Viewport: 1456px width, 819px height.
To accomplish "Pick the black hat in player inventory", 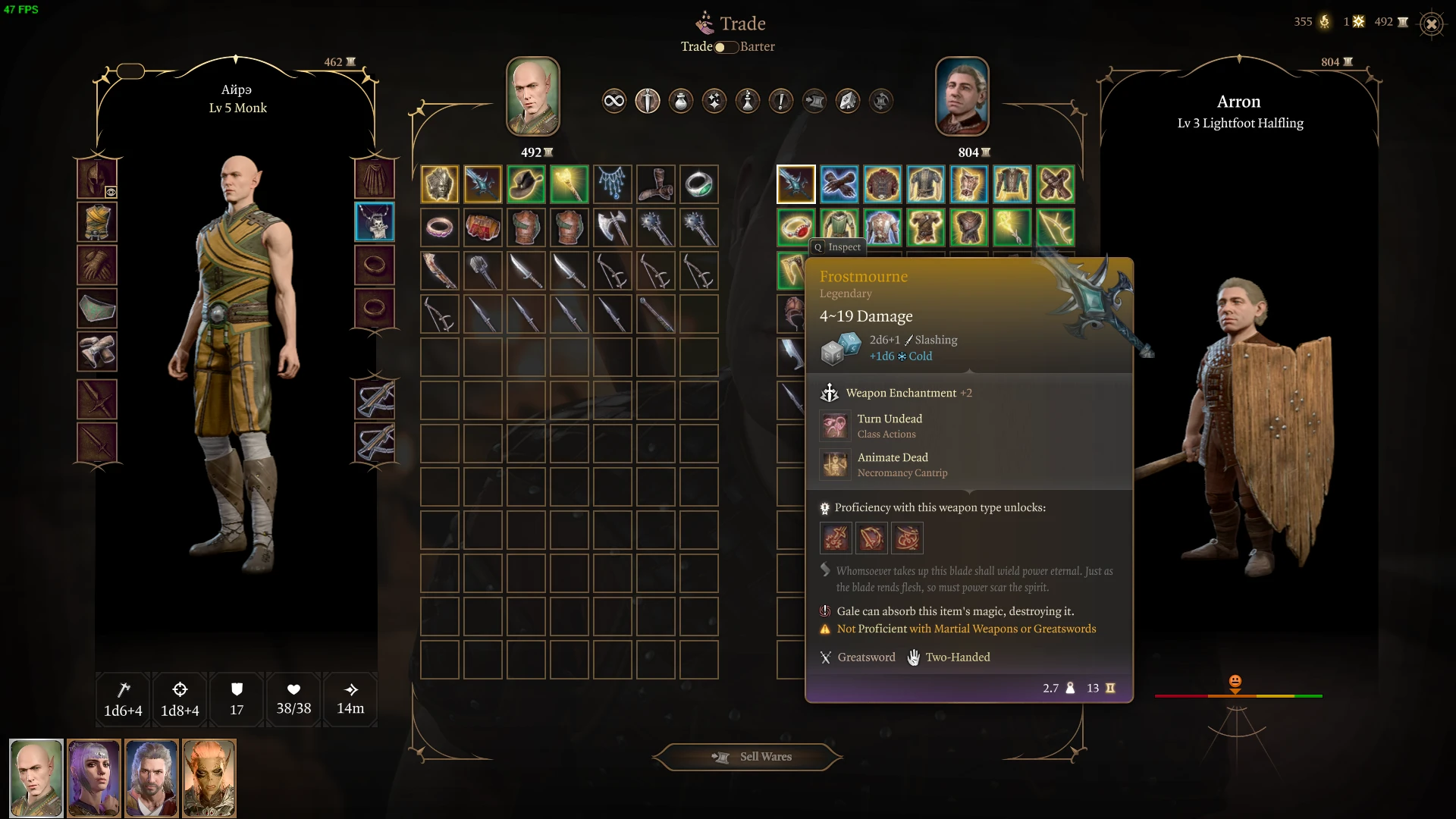I will click(526, 184).
